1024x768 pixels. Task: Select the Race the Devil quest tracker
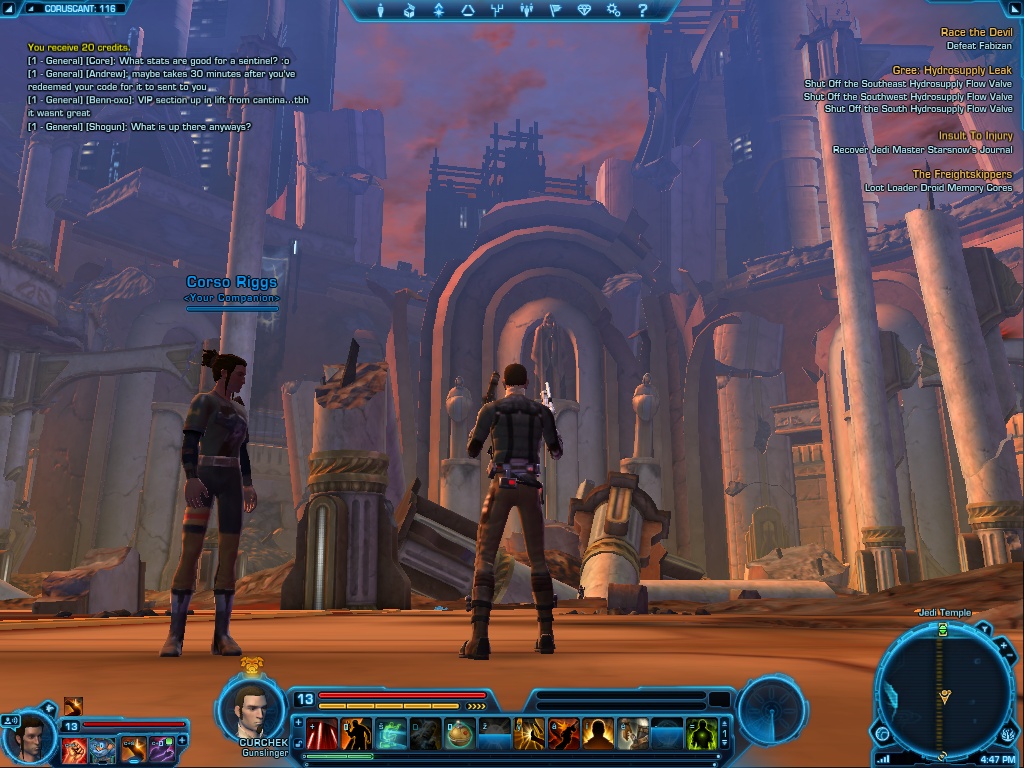coord(976,33)
